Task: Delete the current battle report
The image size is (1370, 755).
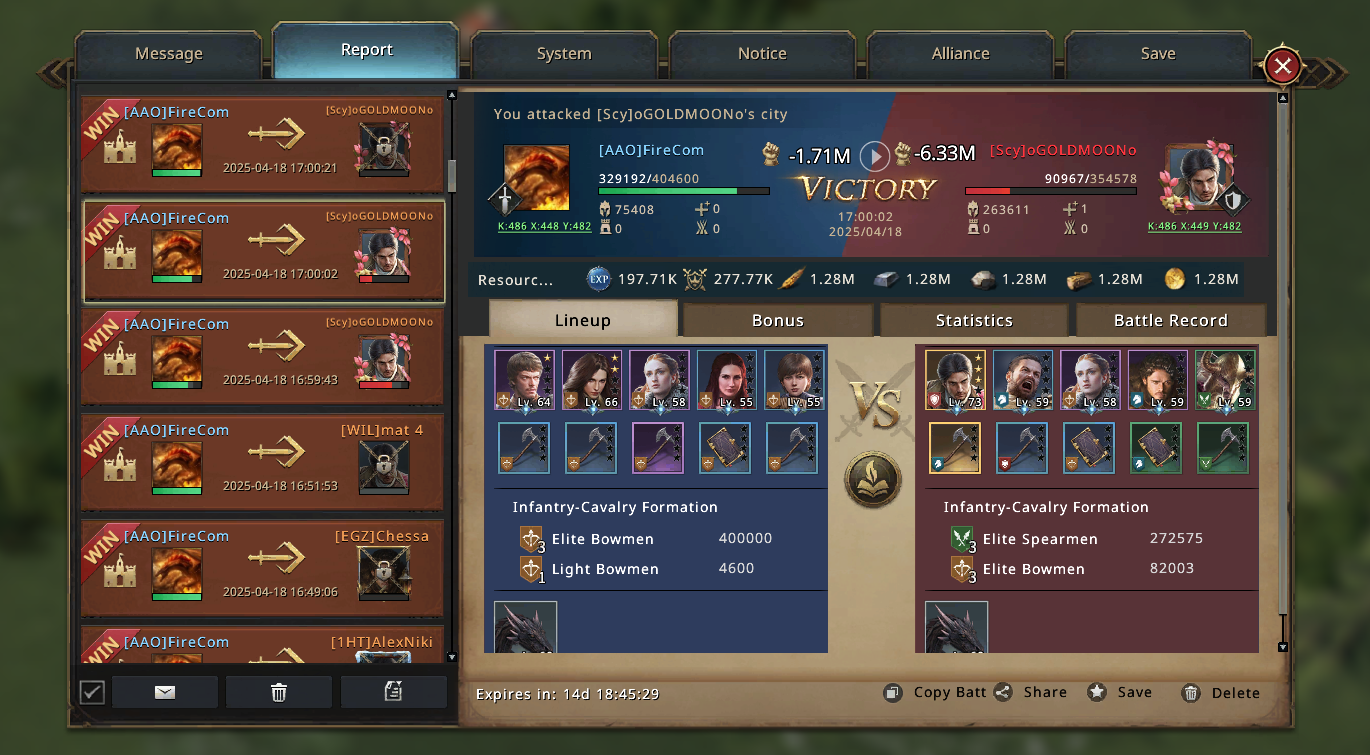Action: click(1220, 693)
